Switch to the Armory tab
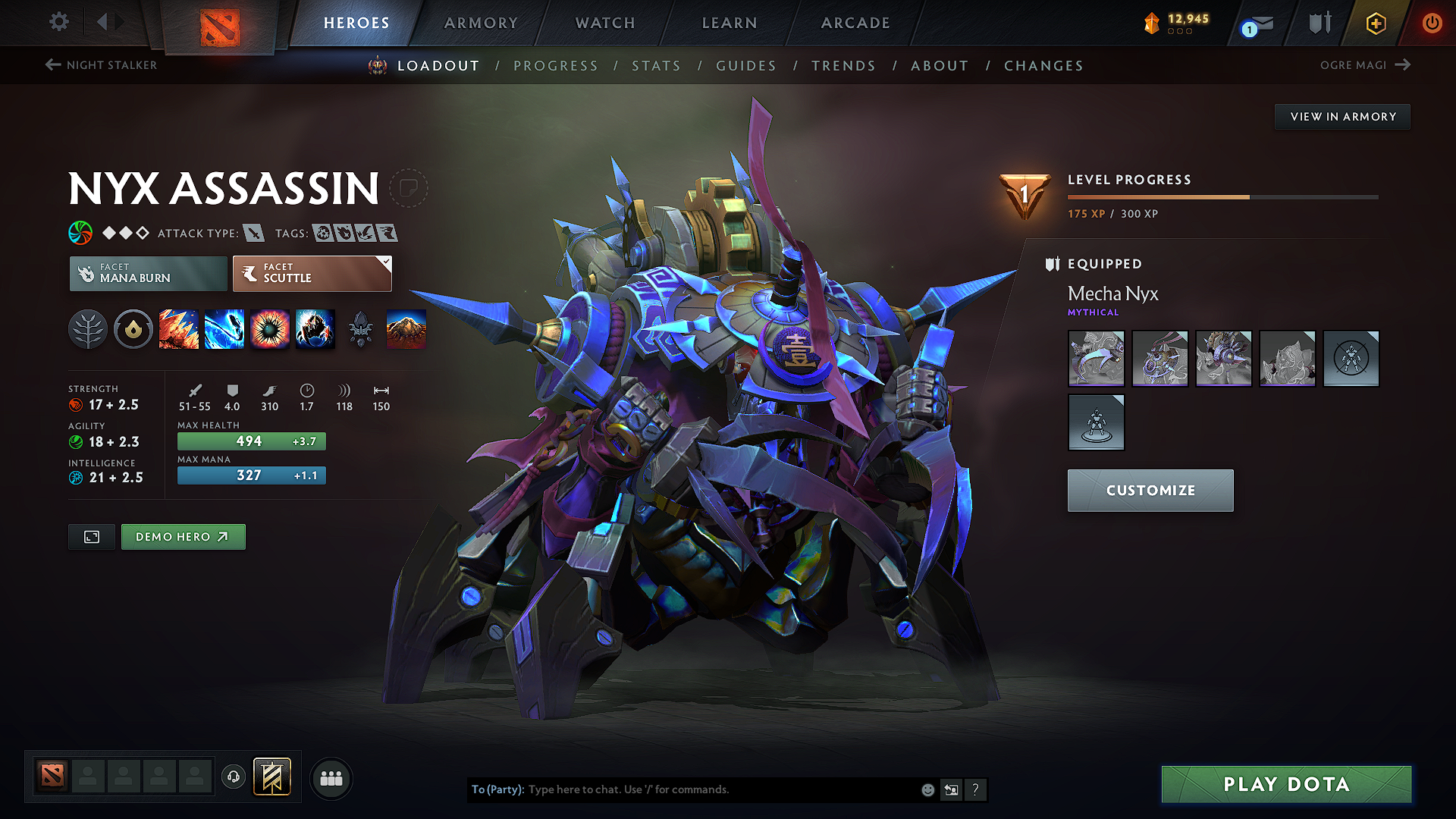This screenshot has height=819, width=1456. pyautogui.click(x=481, y=23)
